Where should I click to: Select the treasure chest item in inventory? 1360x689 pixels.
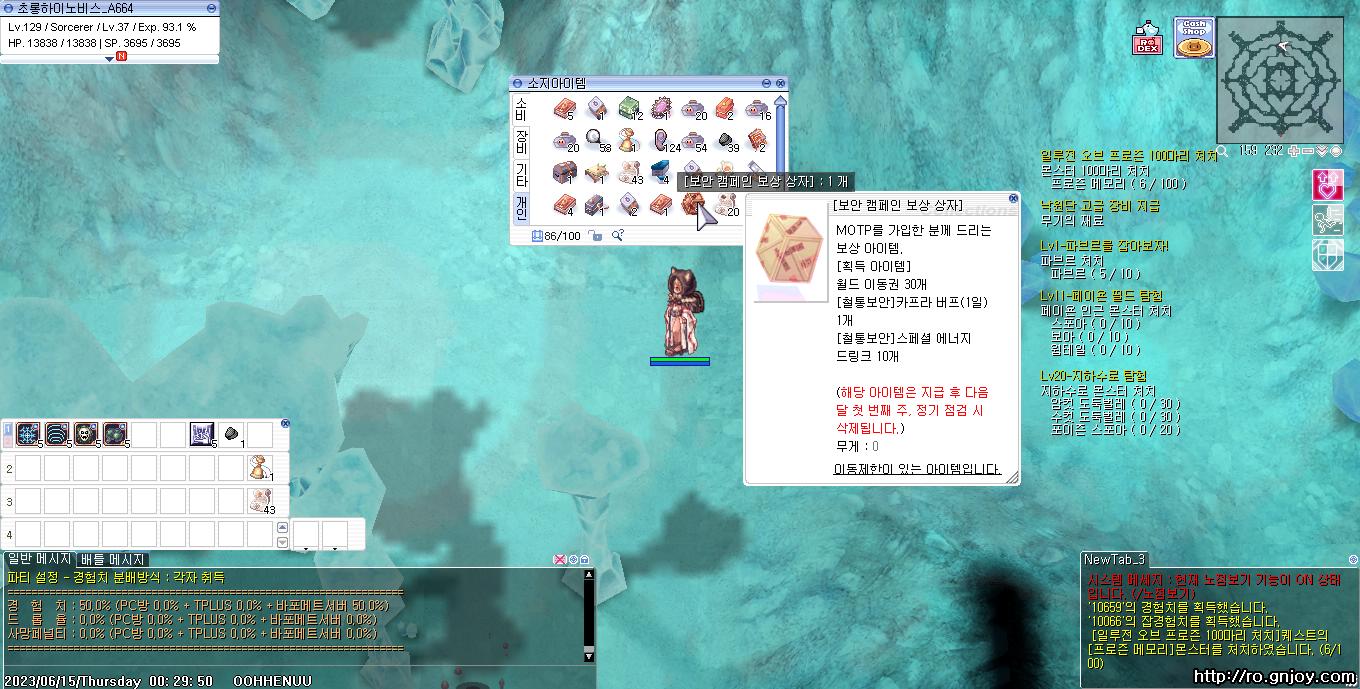point(564,173)
